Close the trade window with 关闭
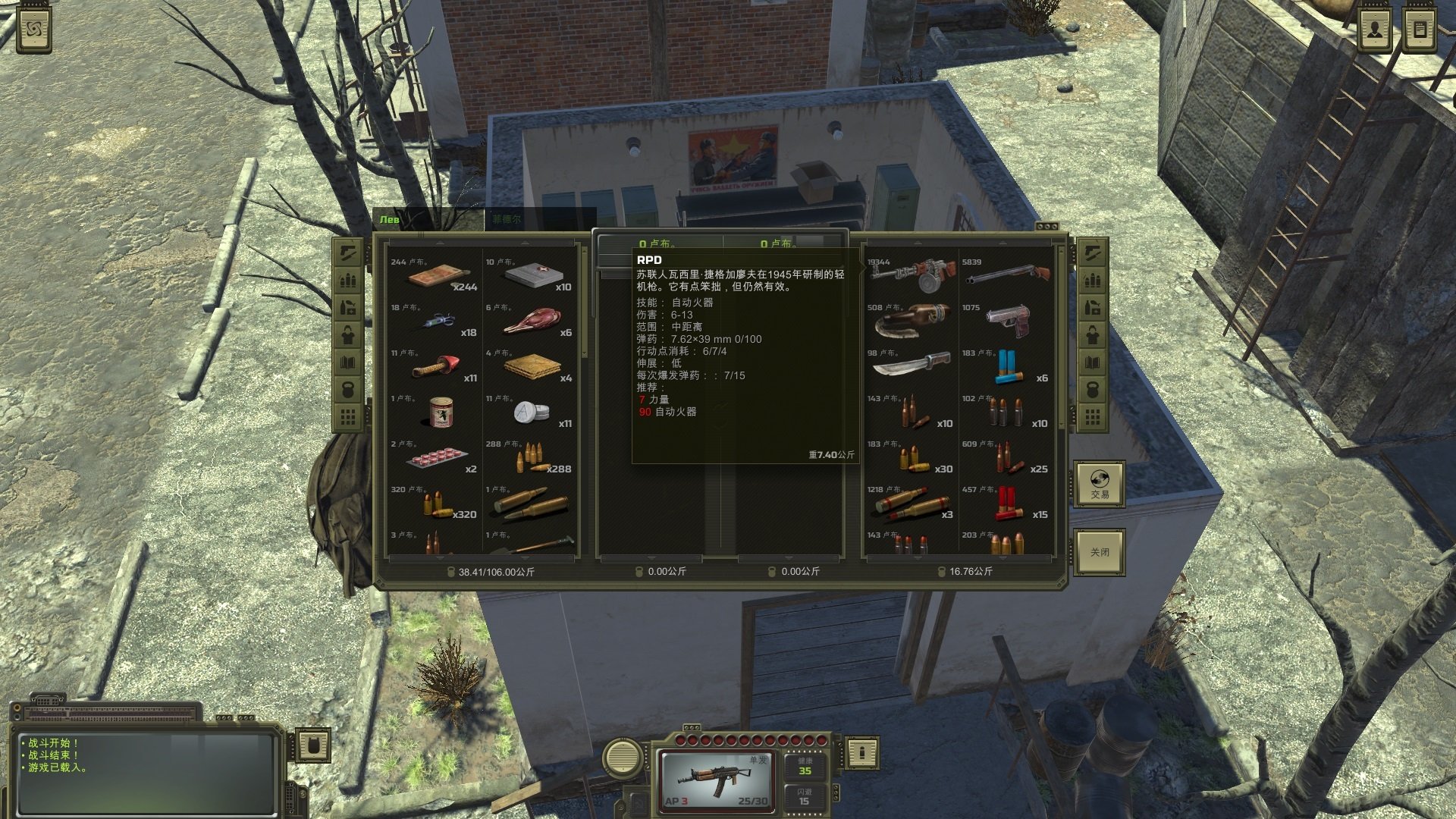This screenshot has width=1456, height=819. pyautogui.click(x=1100, y=551)
